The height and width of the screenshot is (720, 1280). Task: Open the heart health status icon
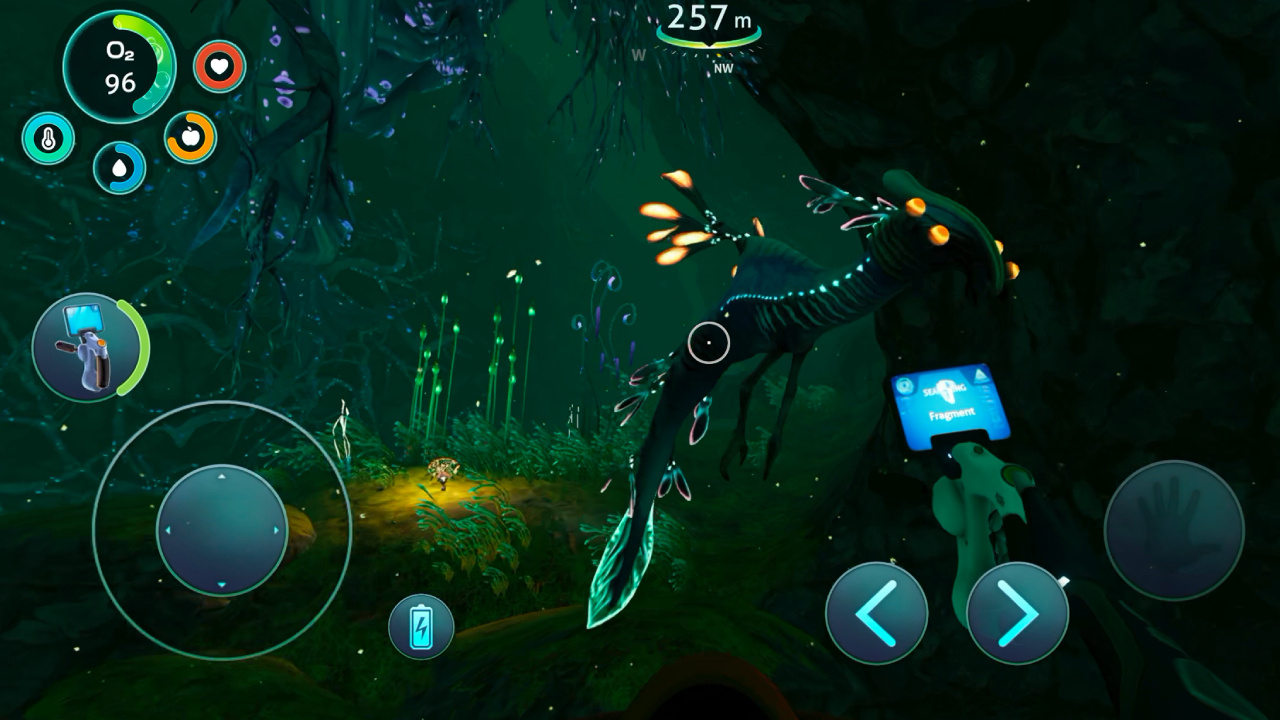coord(220,67)
